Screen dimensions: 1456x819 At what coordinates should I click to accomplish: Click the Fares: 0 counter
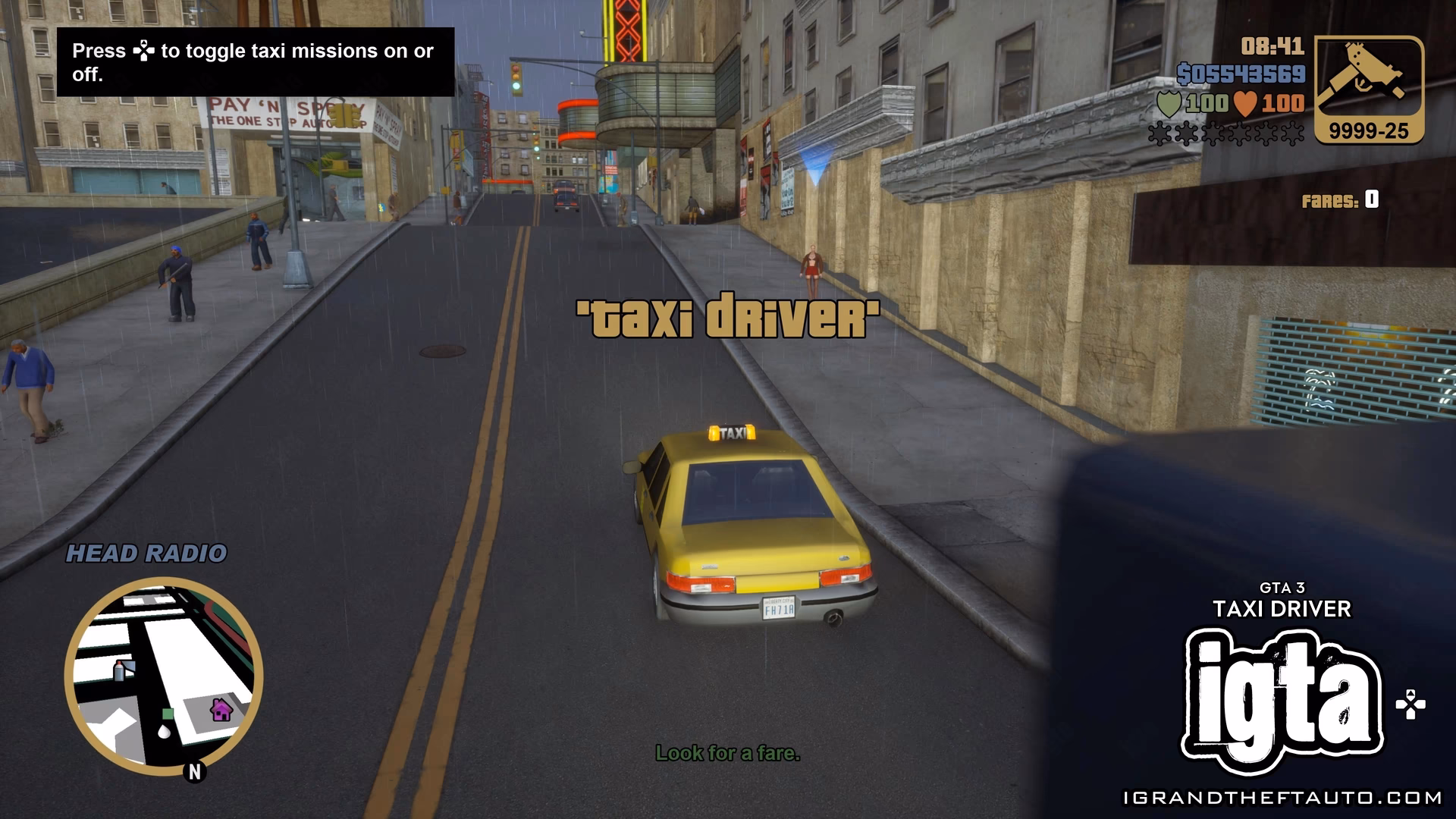coord(1339,199)
